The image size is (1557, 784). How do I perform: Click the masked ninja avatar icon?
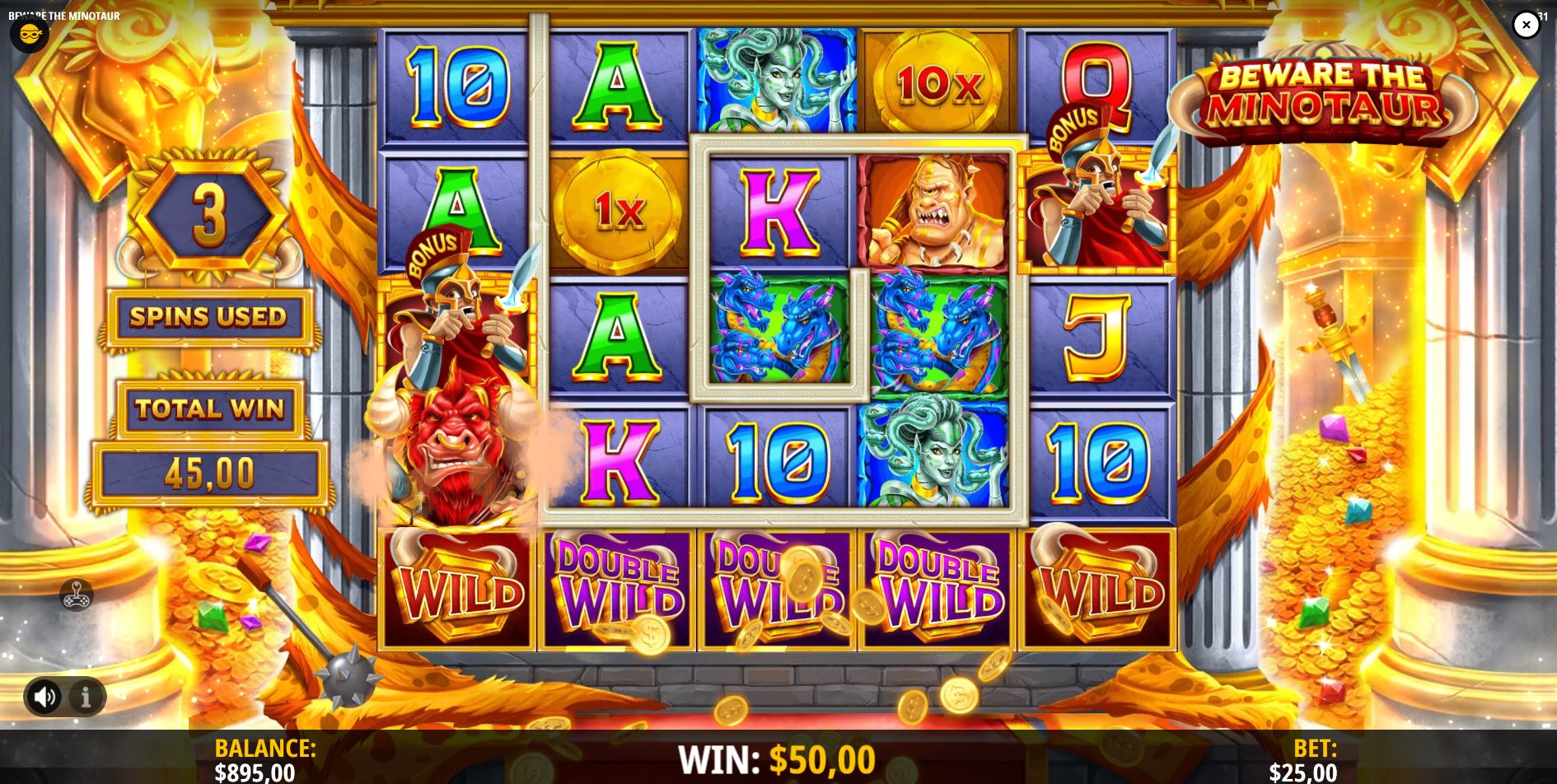pyautogui.click(x=30, y=36)
